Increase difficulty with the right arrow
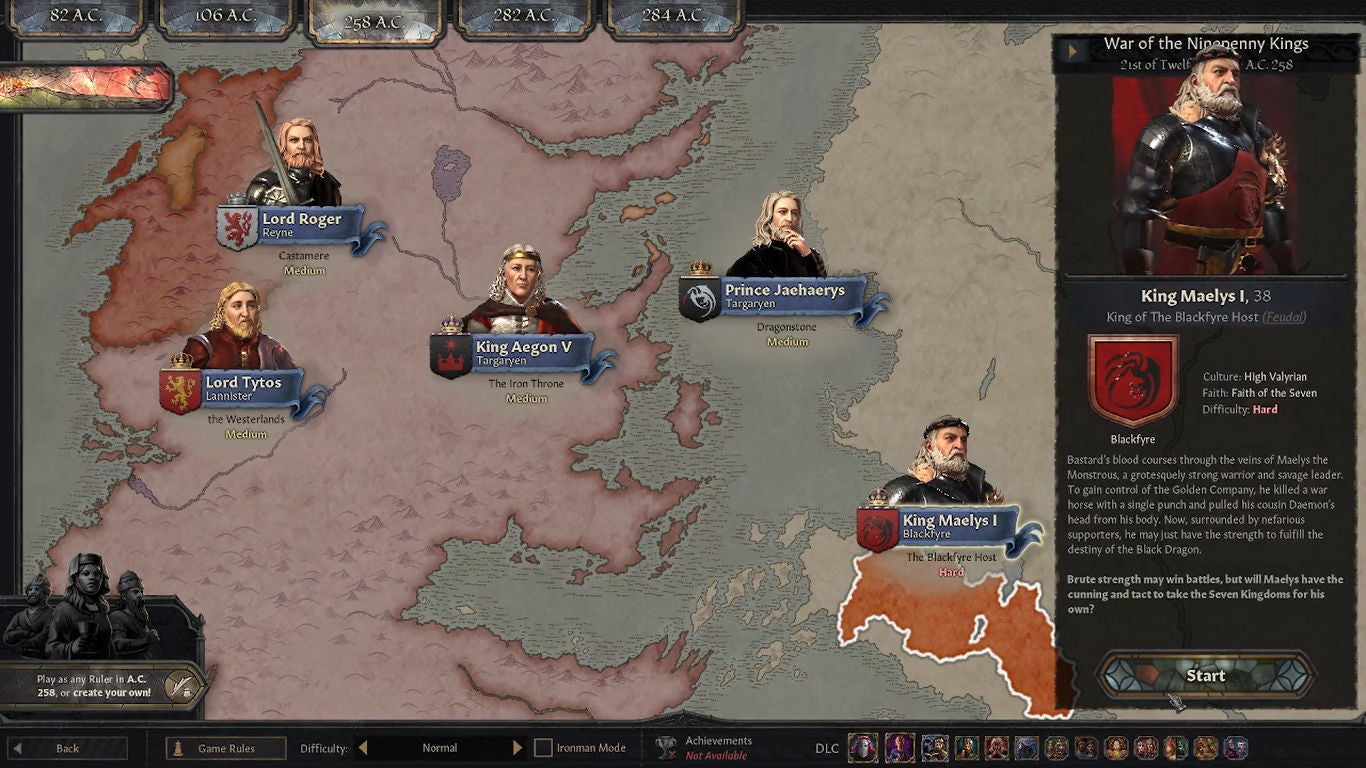The image size is (1366, 768). (518, 746)
